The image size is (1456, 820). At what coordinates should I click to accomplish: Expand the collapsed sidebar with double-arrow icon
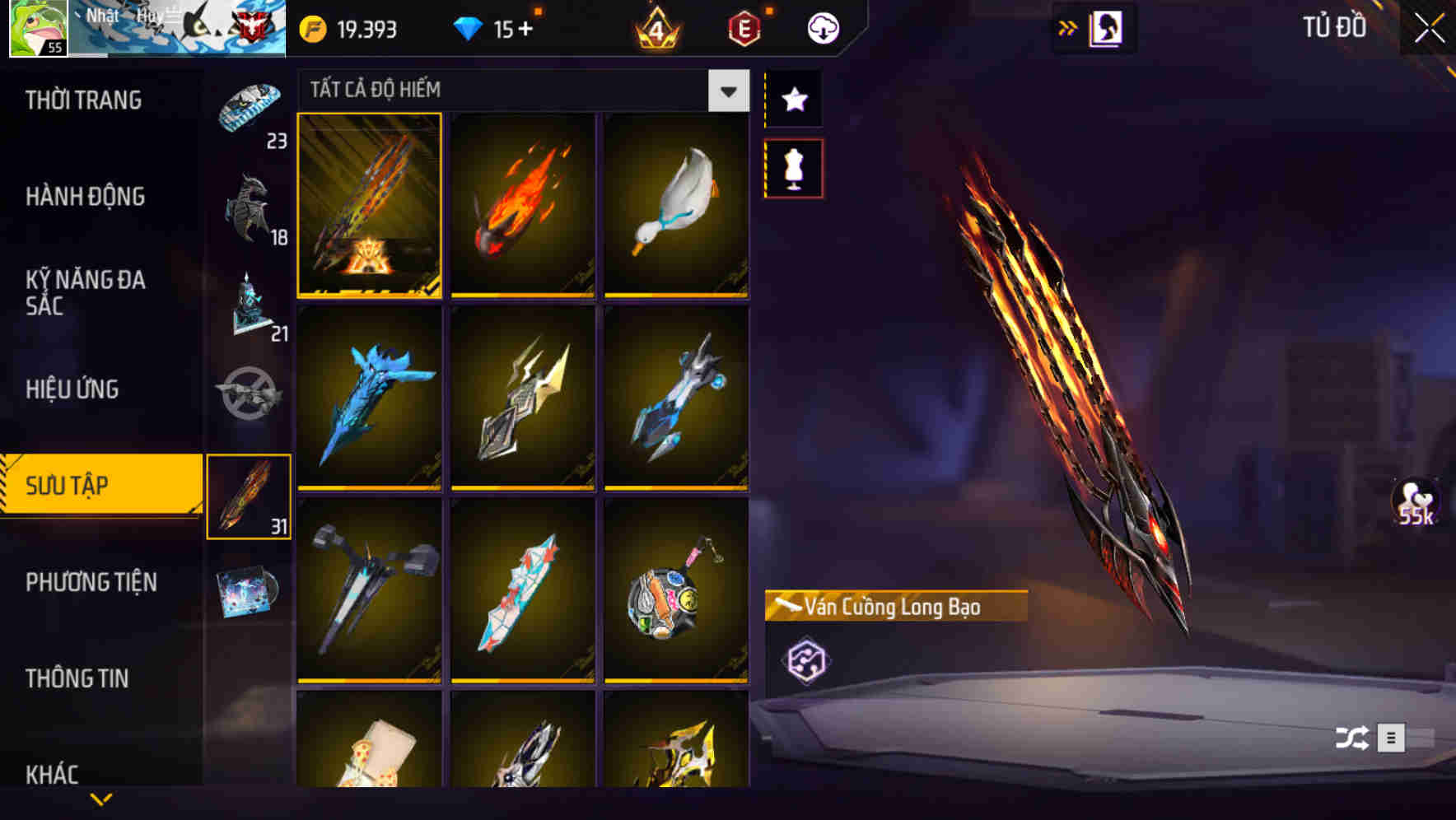click(1068, 26)
